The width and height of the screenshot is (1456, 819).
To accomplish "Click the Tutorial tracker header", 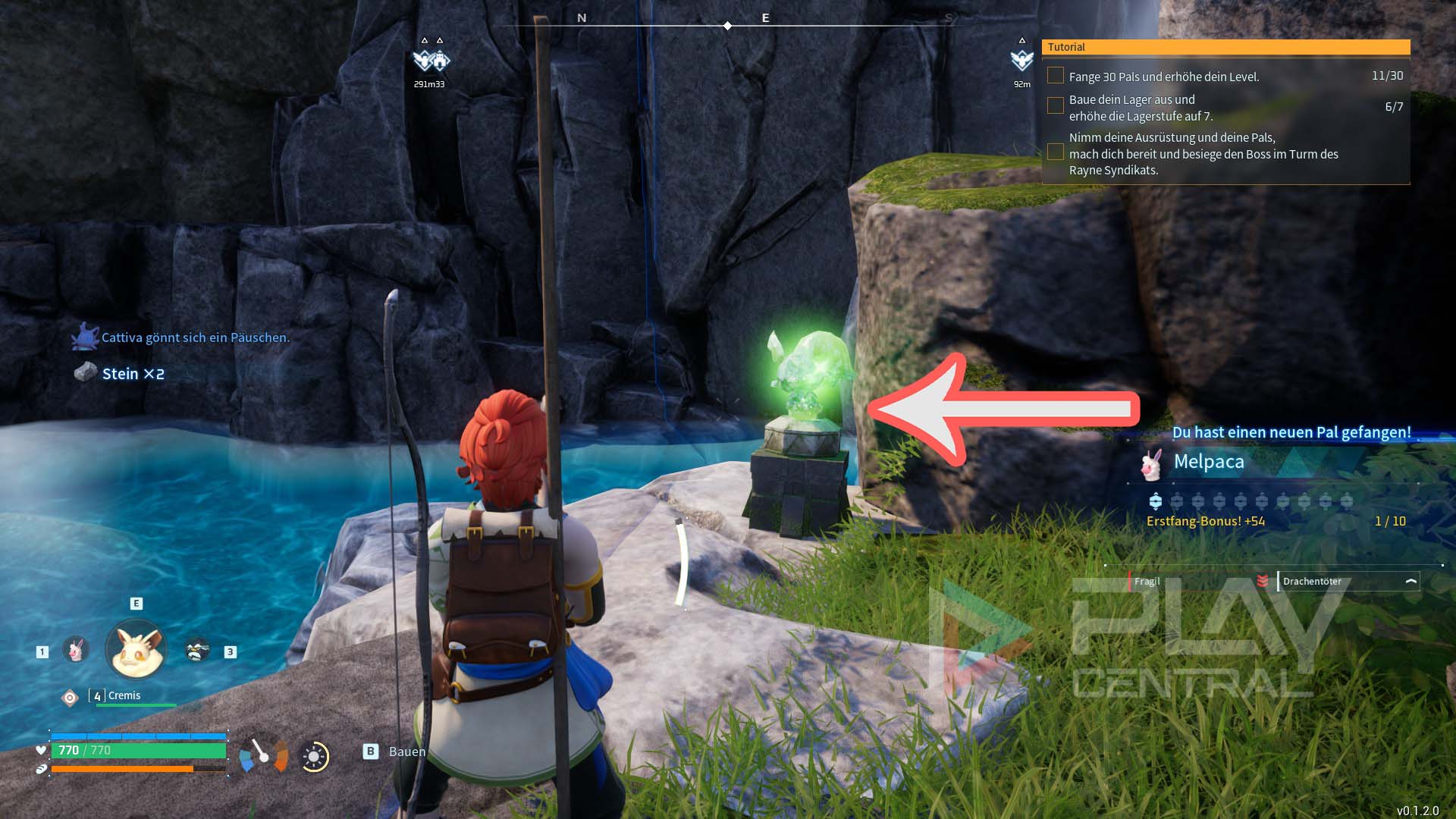I will pos(1225,47).
